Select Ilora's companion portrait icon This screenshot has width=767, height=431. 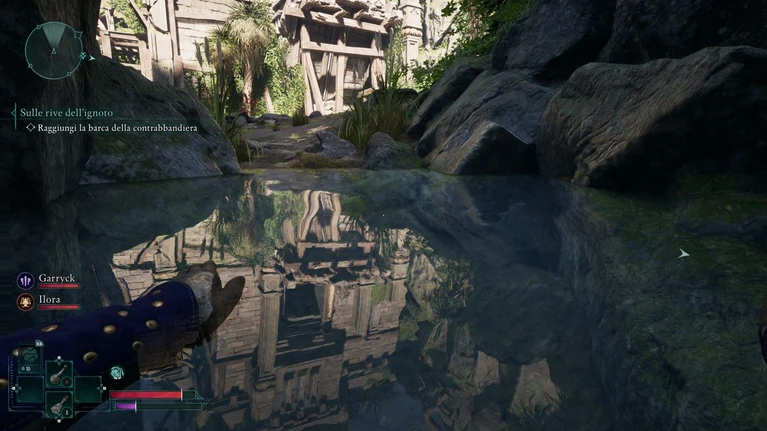(24, 302)
